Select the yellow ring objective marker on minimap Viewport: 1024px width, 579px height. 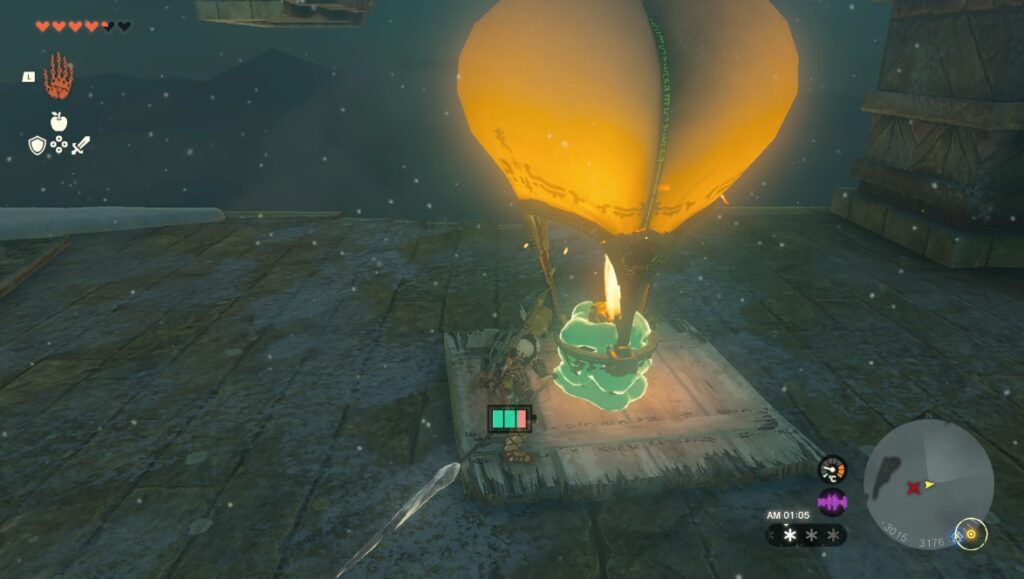971,534
